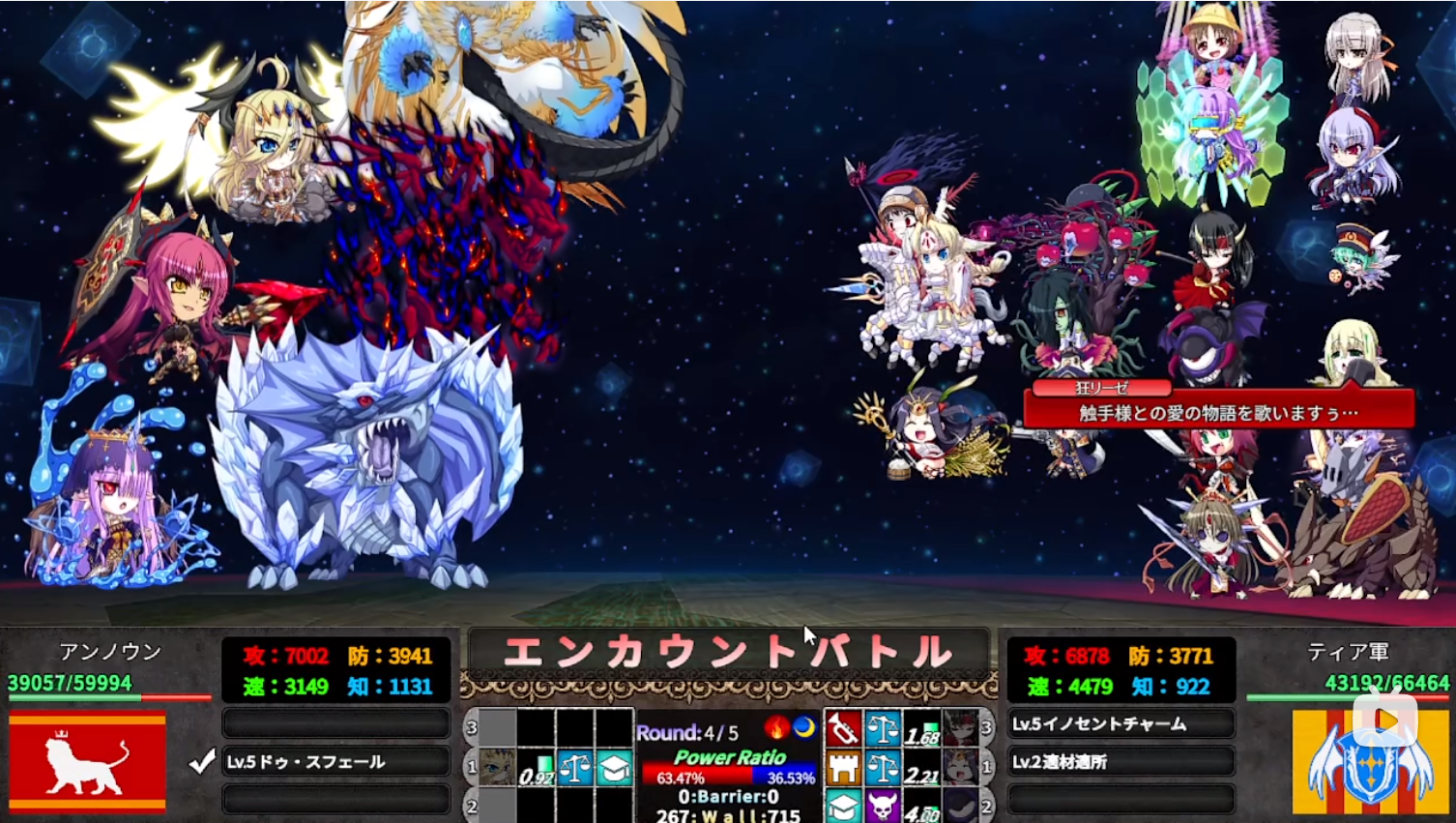Click the red lion faction flag
Viewport: 1456px width, 823px height.
[x=87, y=762]
